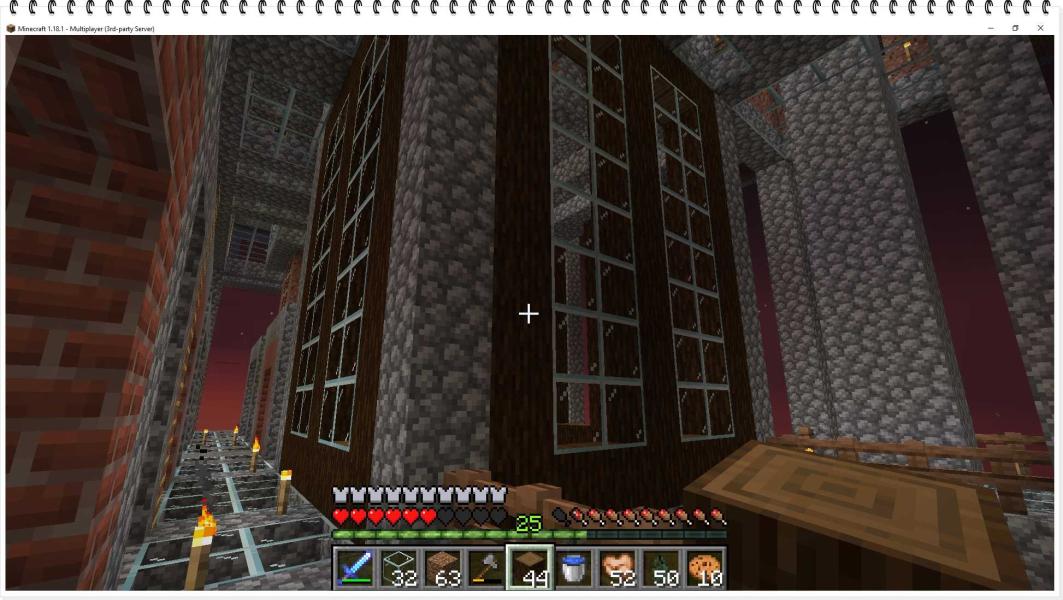
Task: Select the dark green item stack of 50
Action: 661,568
